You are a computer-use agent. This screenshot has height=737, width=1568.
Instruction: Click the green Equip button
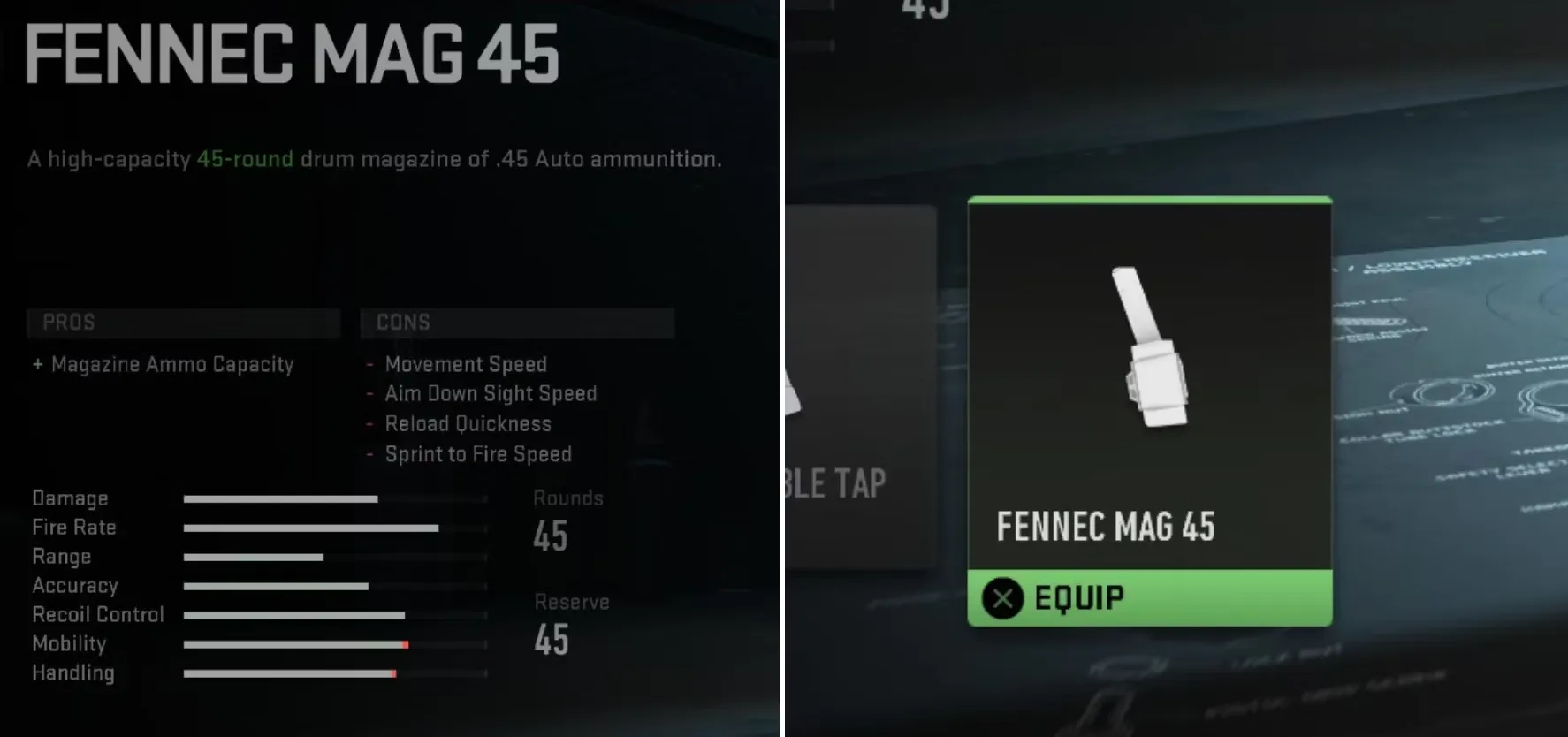coord(1149,598)
